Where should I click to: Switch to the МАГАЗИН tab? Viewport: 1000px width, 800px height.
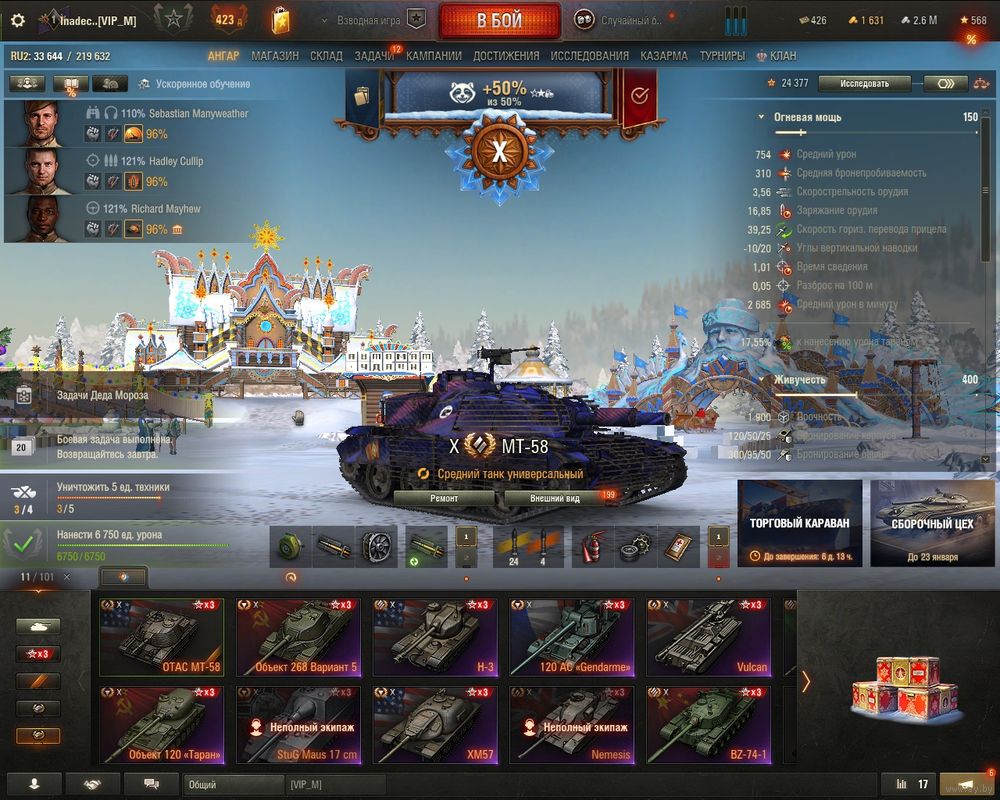pyautogui.click(x=275, y=56)
